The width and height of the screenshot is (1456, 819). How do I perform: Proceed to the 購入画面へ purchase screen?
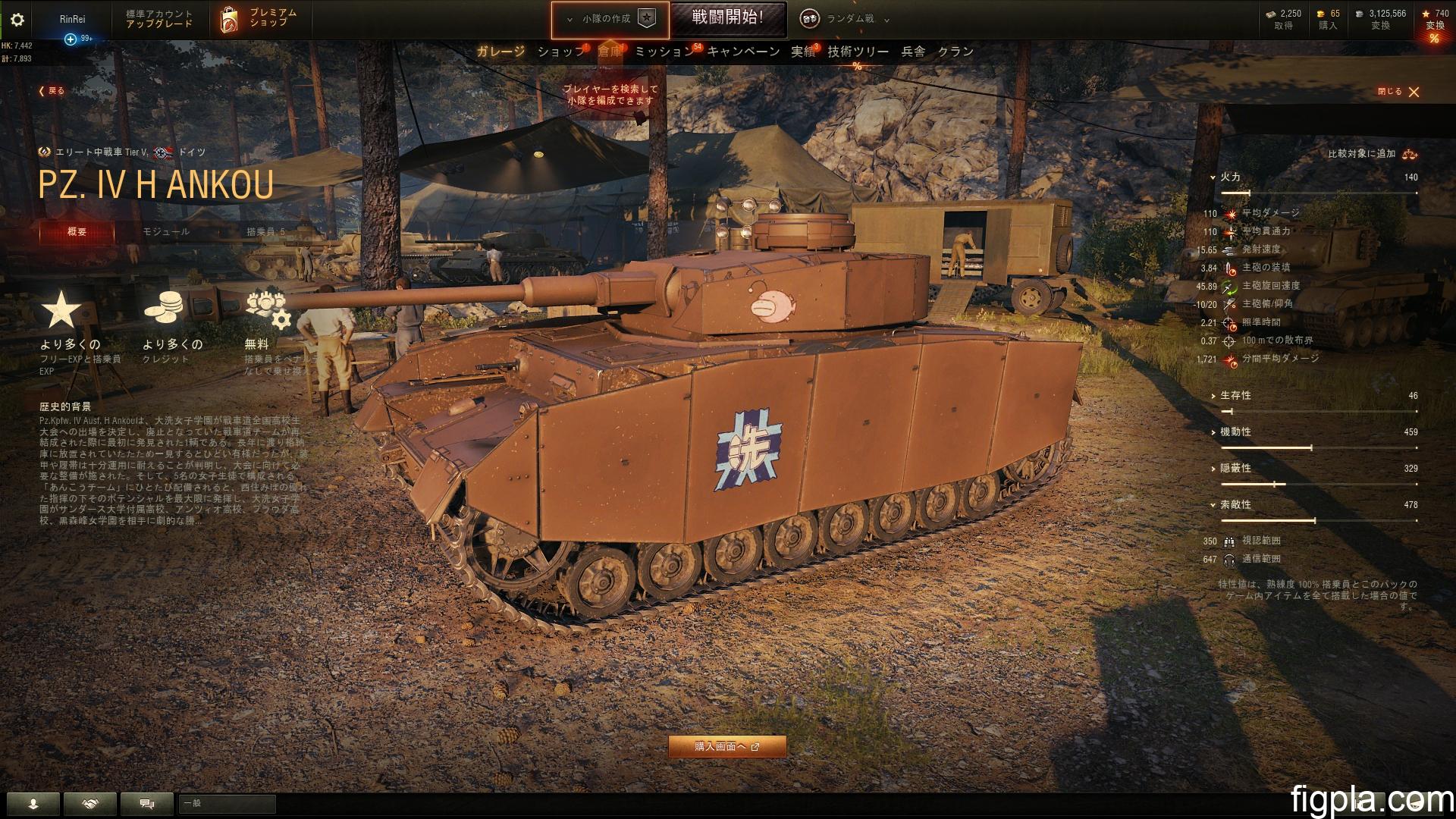[726, 747]
